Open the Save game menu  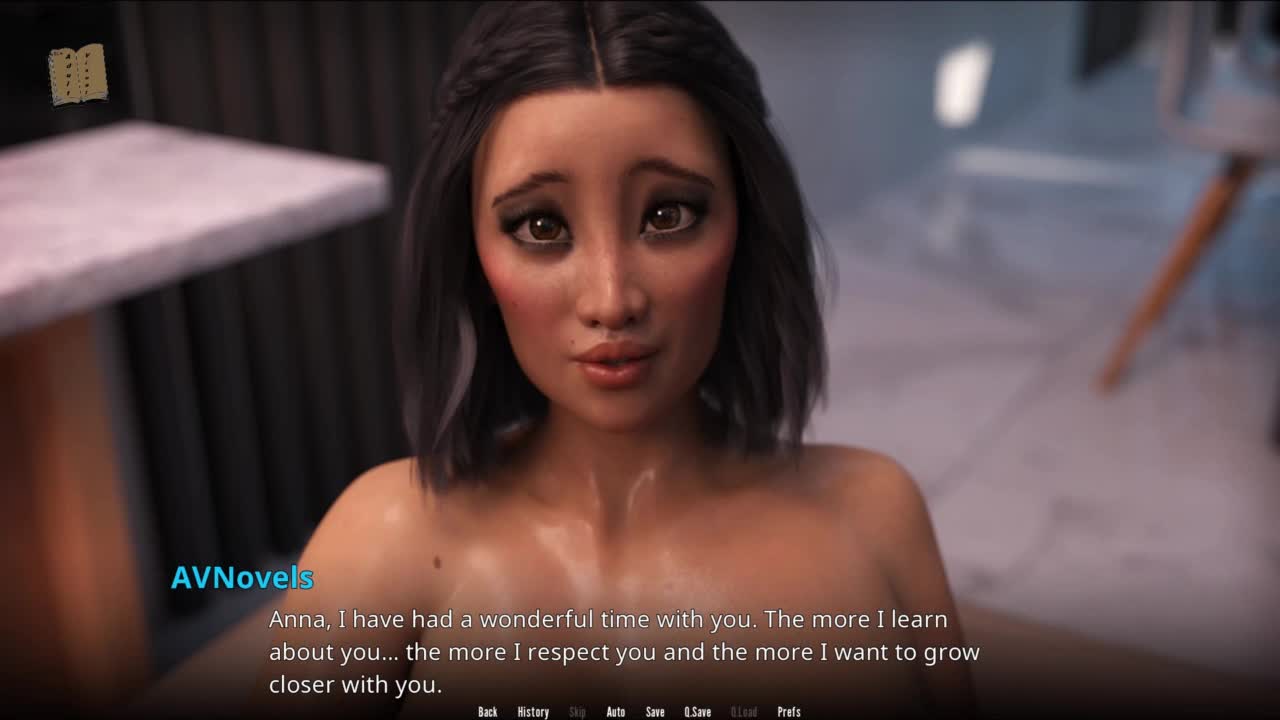tap(655, 712)
